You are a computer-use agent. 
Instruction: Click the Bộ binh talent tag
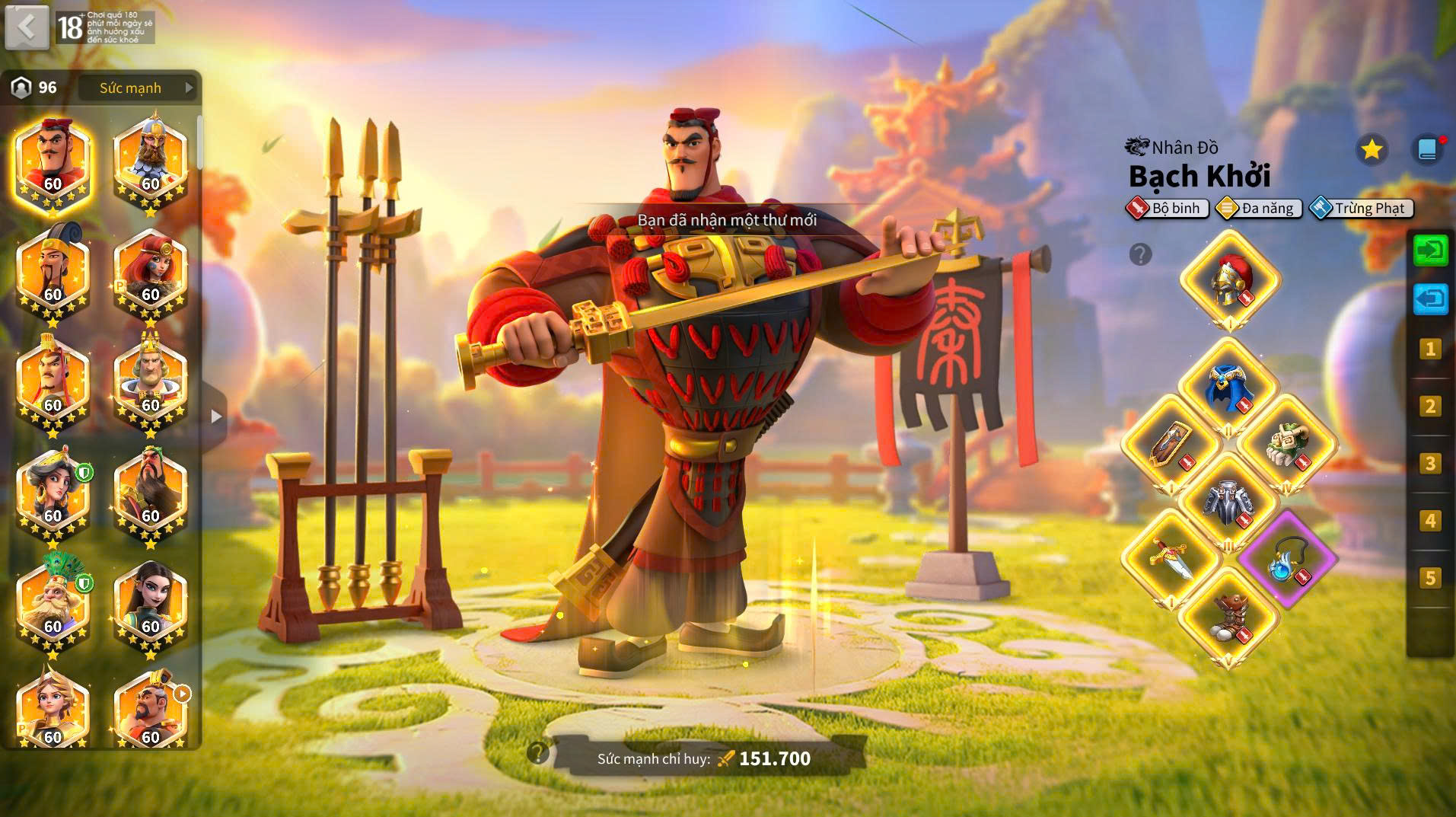click(1168, 209)
